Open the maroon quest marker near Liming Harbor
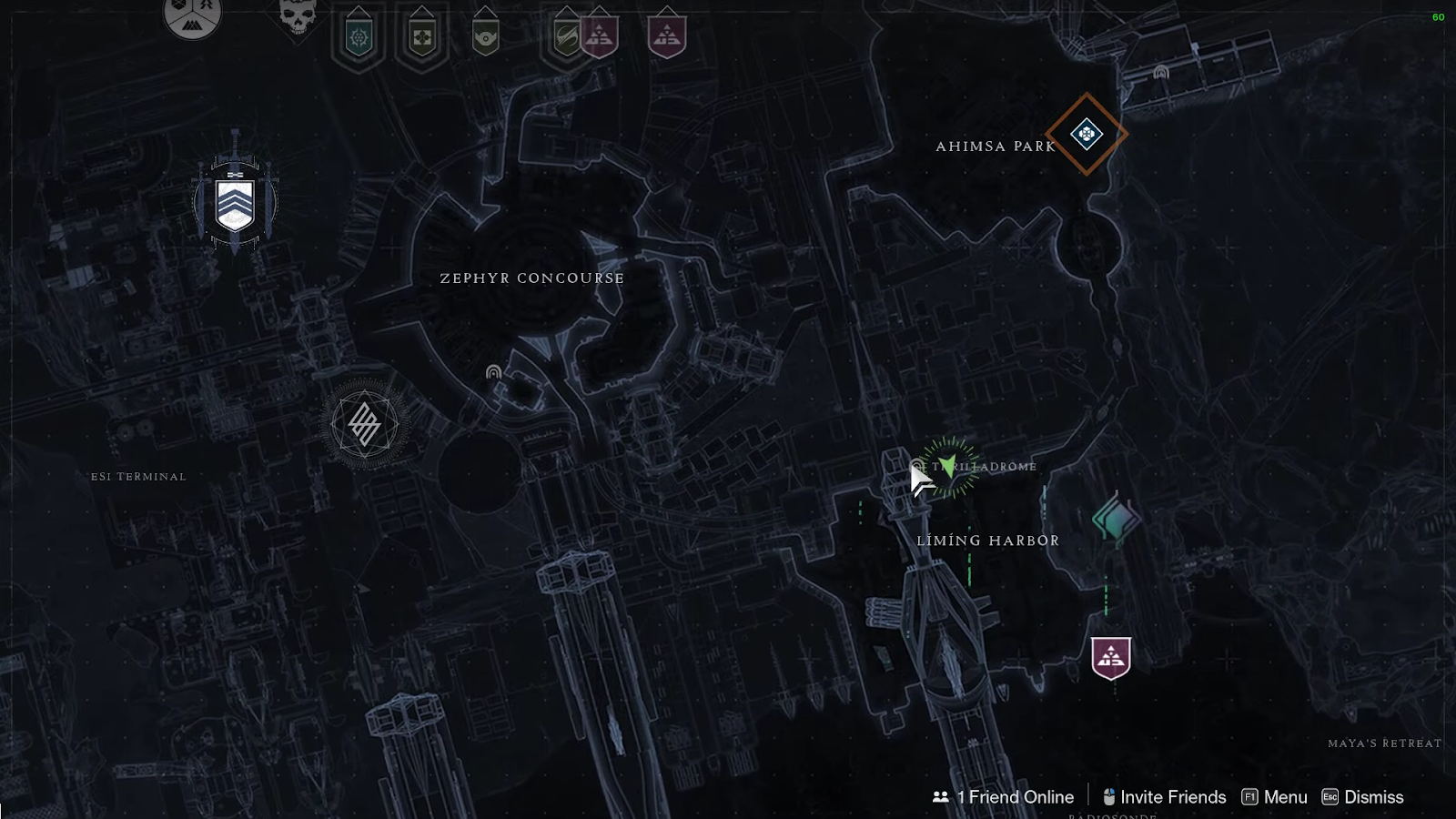 click(x=1110, y=657)
